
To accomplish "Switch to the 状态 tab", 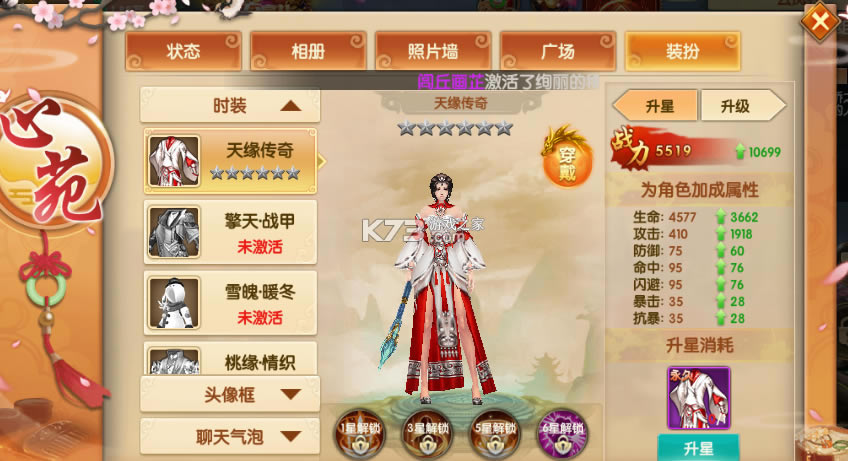I will point(183,51).
